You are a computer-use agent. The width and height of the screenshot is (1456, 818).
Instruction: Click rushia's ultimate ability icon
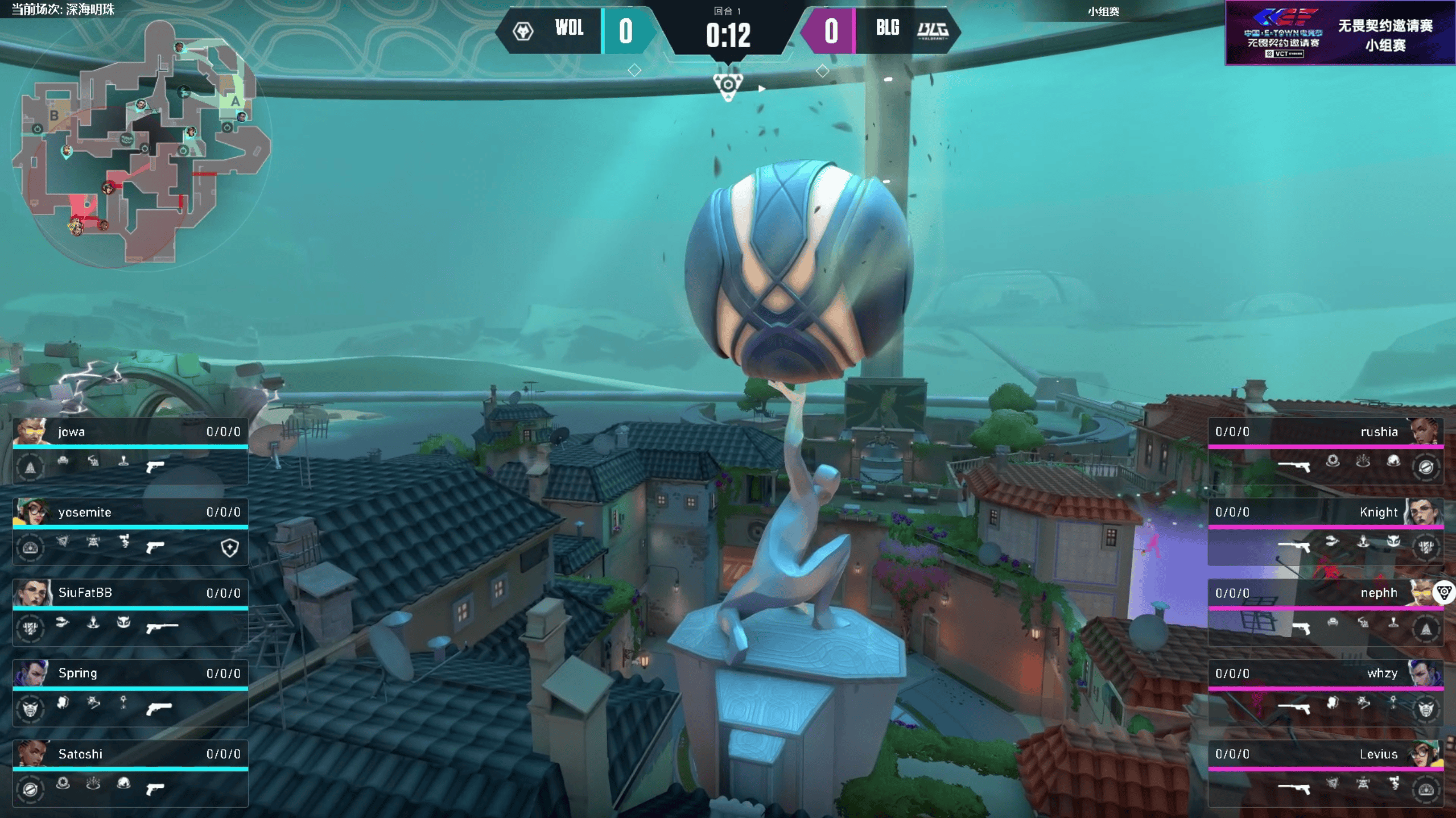coord(1425,467)
